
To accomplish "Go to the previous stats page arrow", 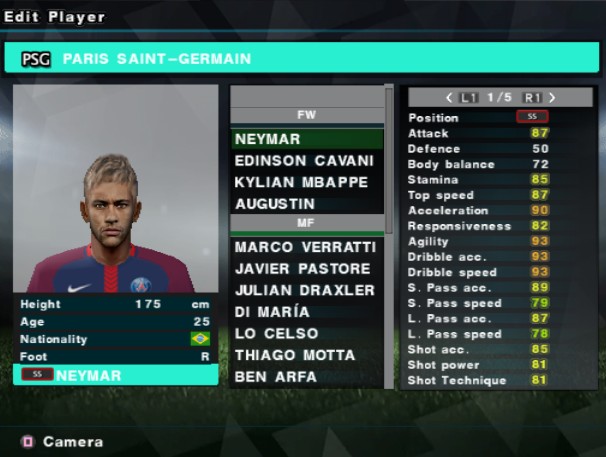I will click(450, 98).
